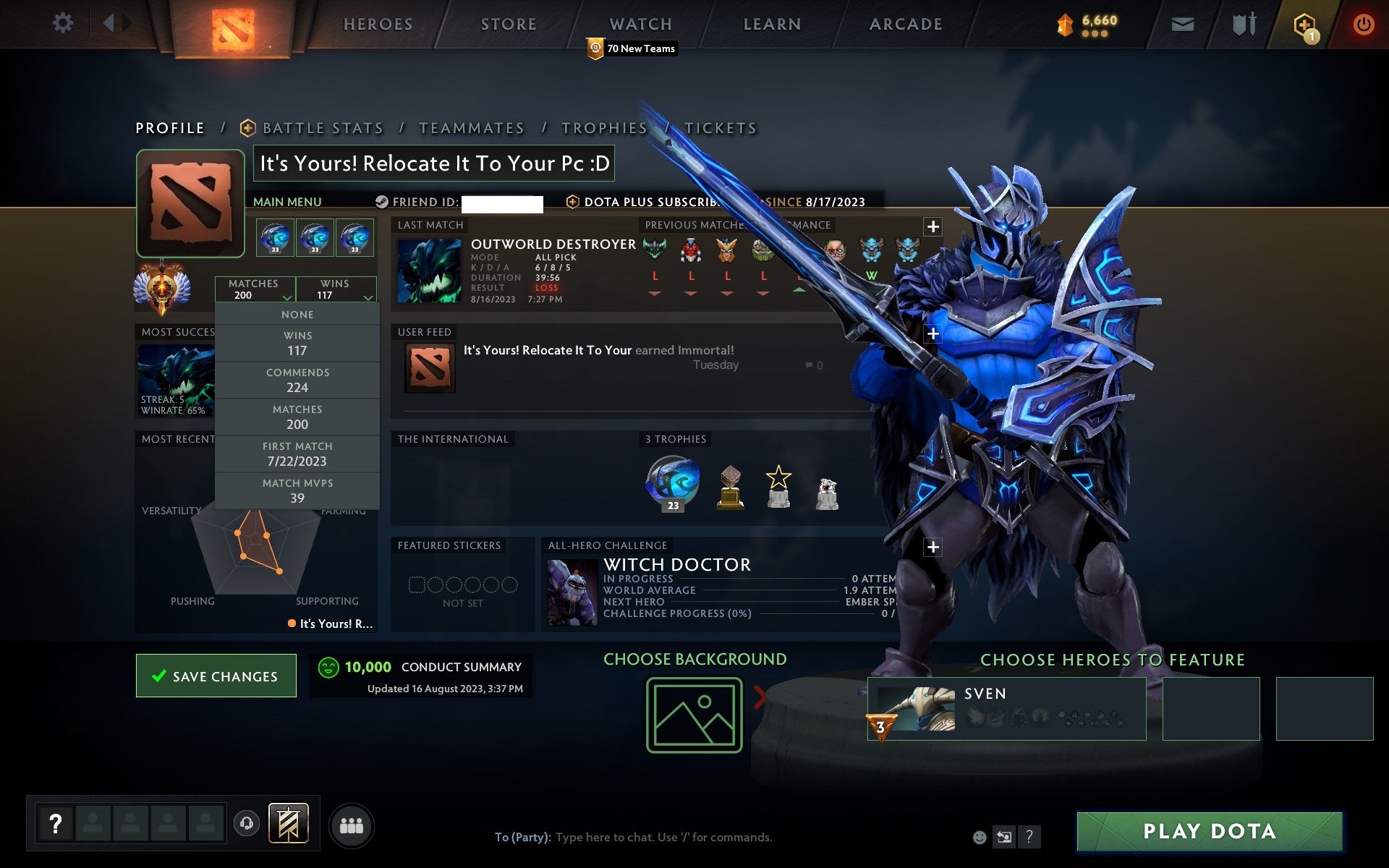Select Commends 224 from the stat dropdown
This screenshot has height=868, width=1389.
click(x=298, y=380)
